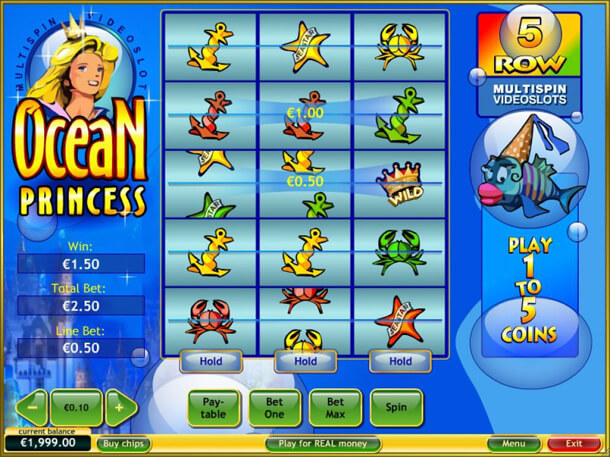Exit the game
This screenshot has height=457, width=610.
pos(574,443)
